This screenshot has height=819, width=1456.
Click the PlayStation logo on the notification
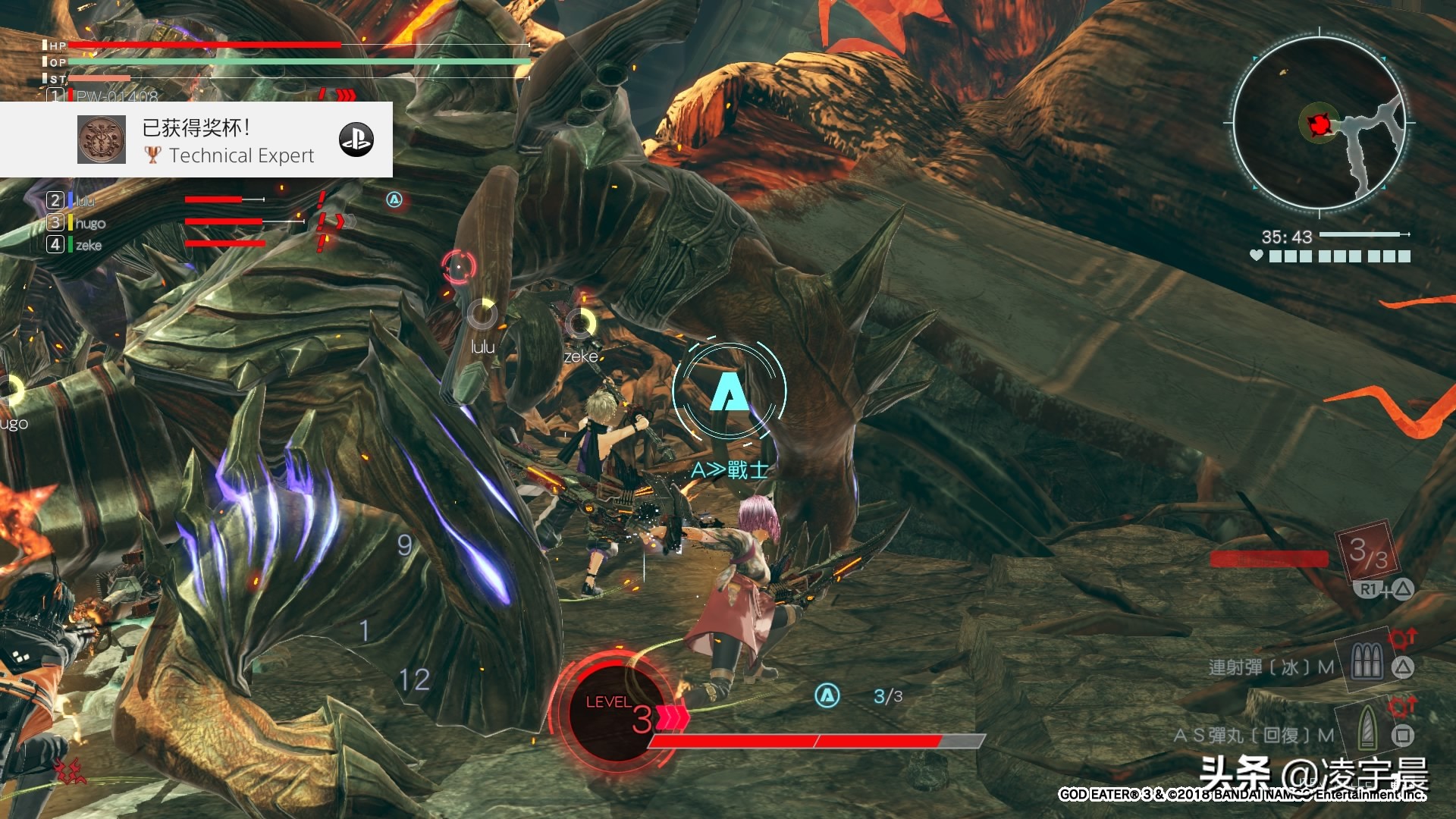tap(356, 140)
